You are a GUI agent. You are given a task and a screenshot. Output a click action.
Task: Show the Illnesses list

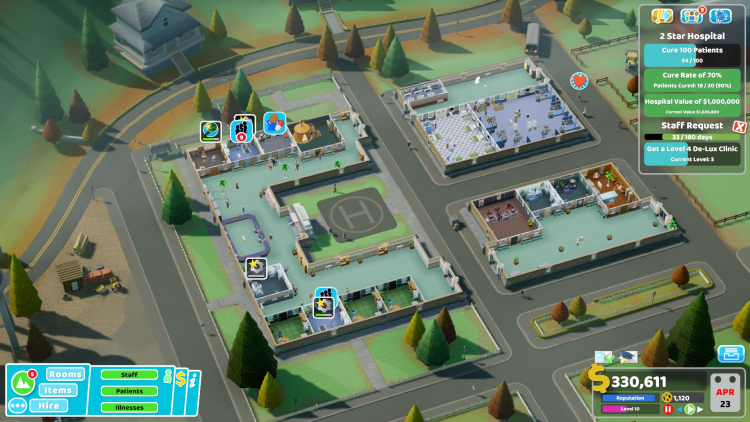coord(130,407)
